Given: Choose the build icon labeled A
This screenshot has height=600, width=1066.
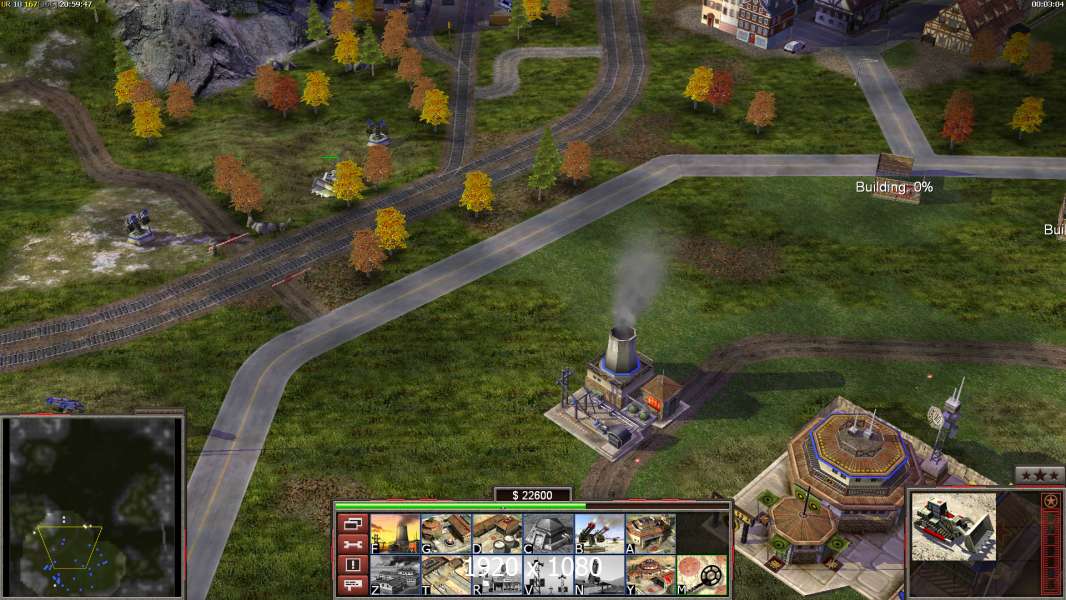Looking at the screenshot, I should point(650,533).
